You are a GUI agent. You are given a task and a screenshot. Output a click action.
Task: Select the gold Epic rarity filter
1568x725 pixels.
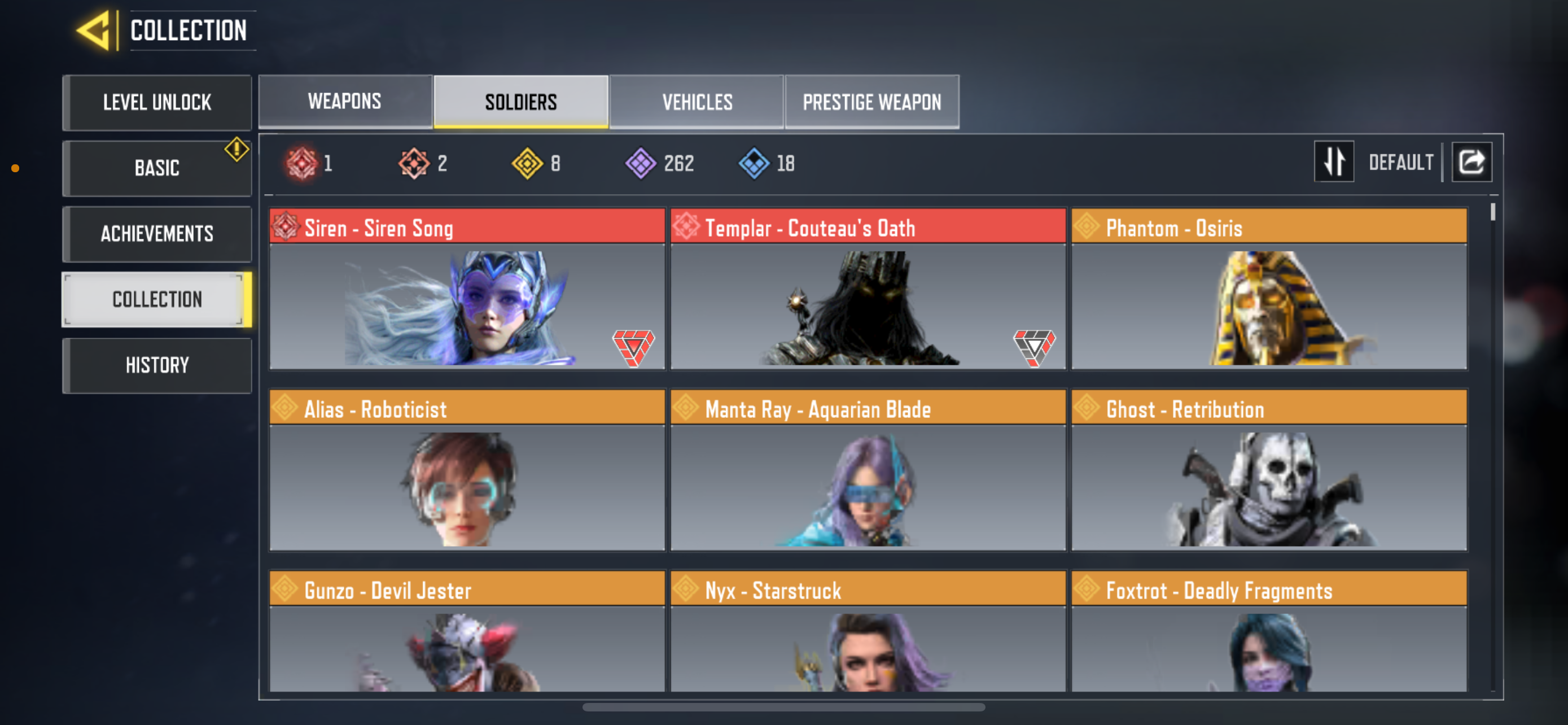click(527, 162)
